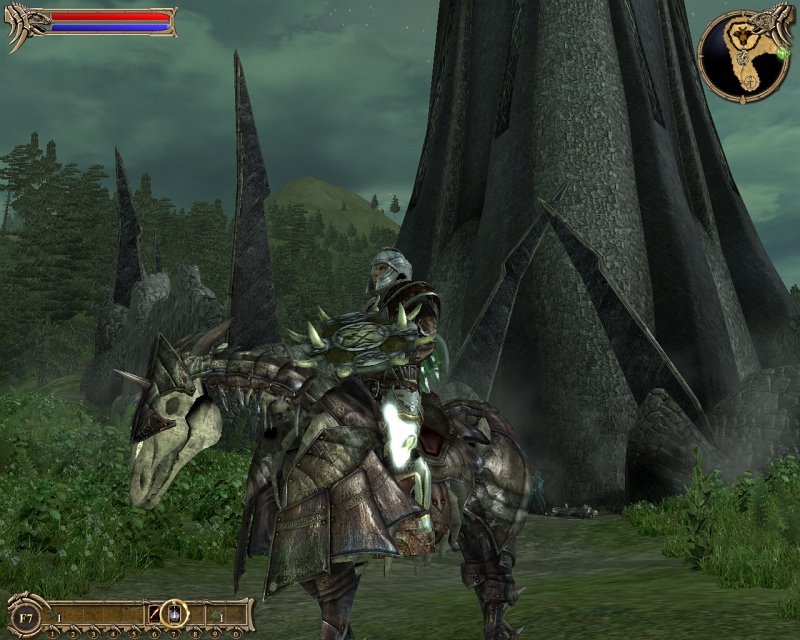Image resolution: width=800 pixels, height=640 pixels.
Task: Activate the gold-ringed selected hotbar slot
Action: (174, 612)
